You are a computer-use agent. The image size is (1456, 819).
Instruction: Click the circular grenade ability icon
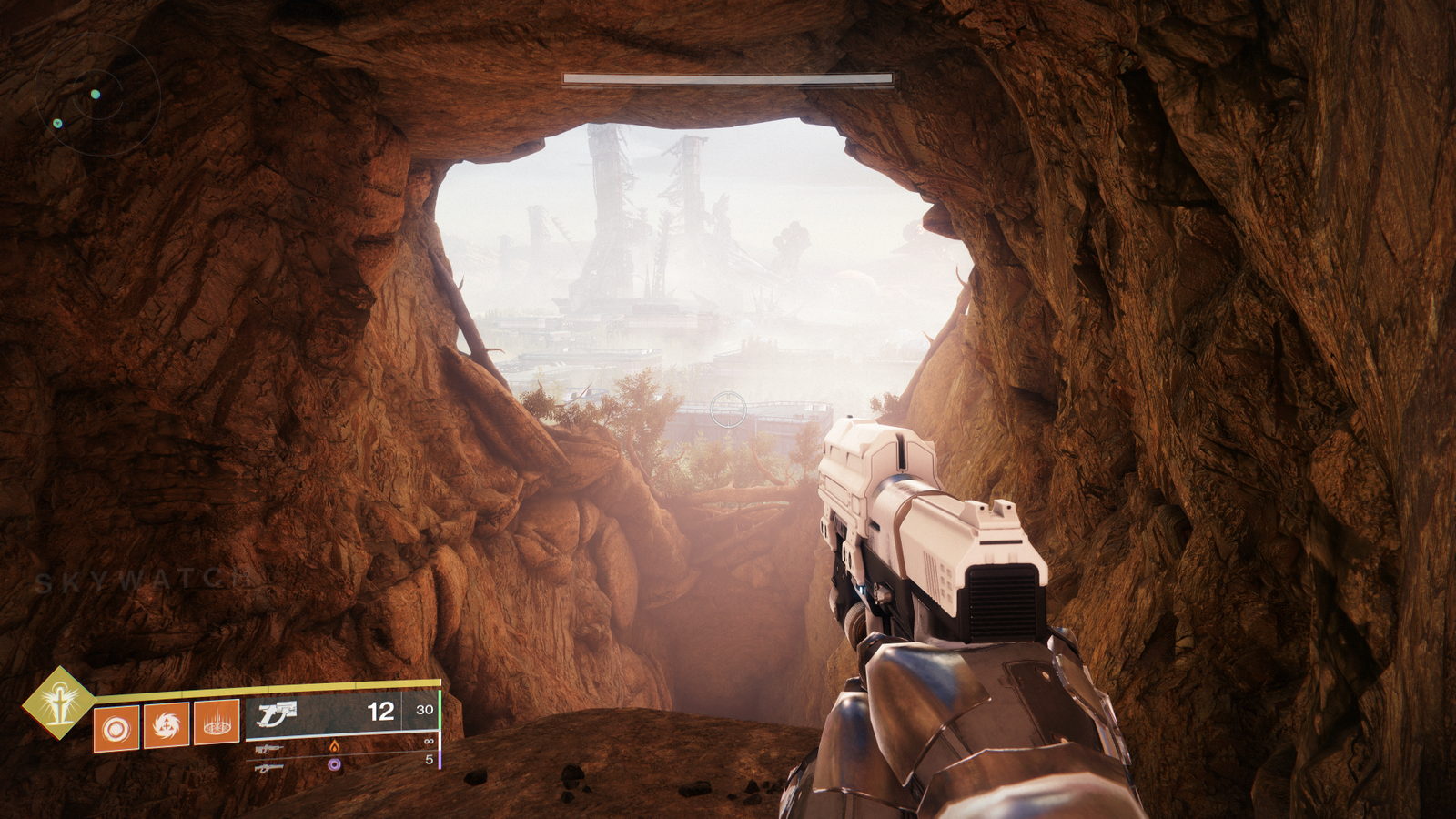tap(118, 728)
